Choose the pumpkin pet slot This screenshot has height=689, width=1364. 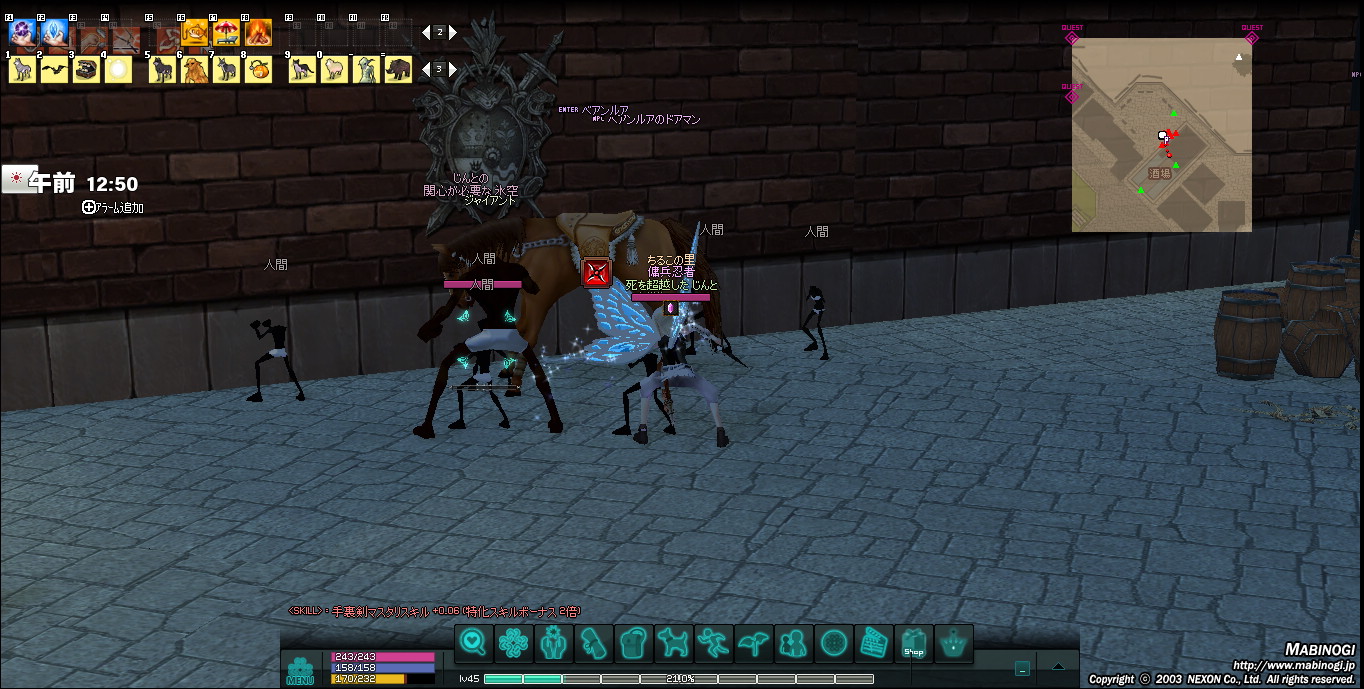258,69
